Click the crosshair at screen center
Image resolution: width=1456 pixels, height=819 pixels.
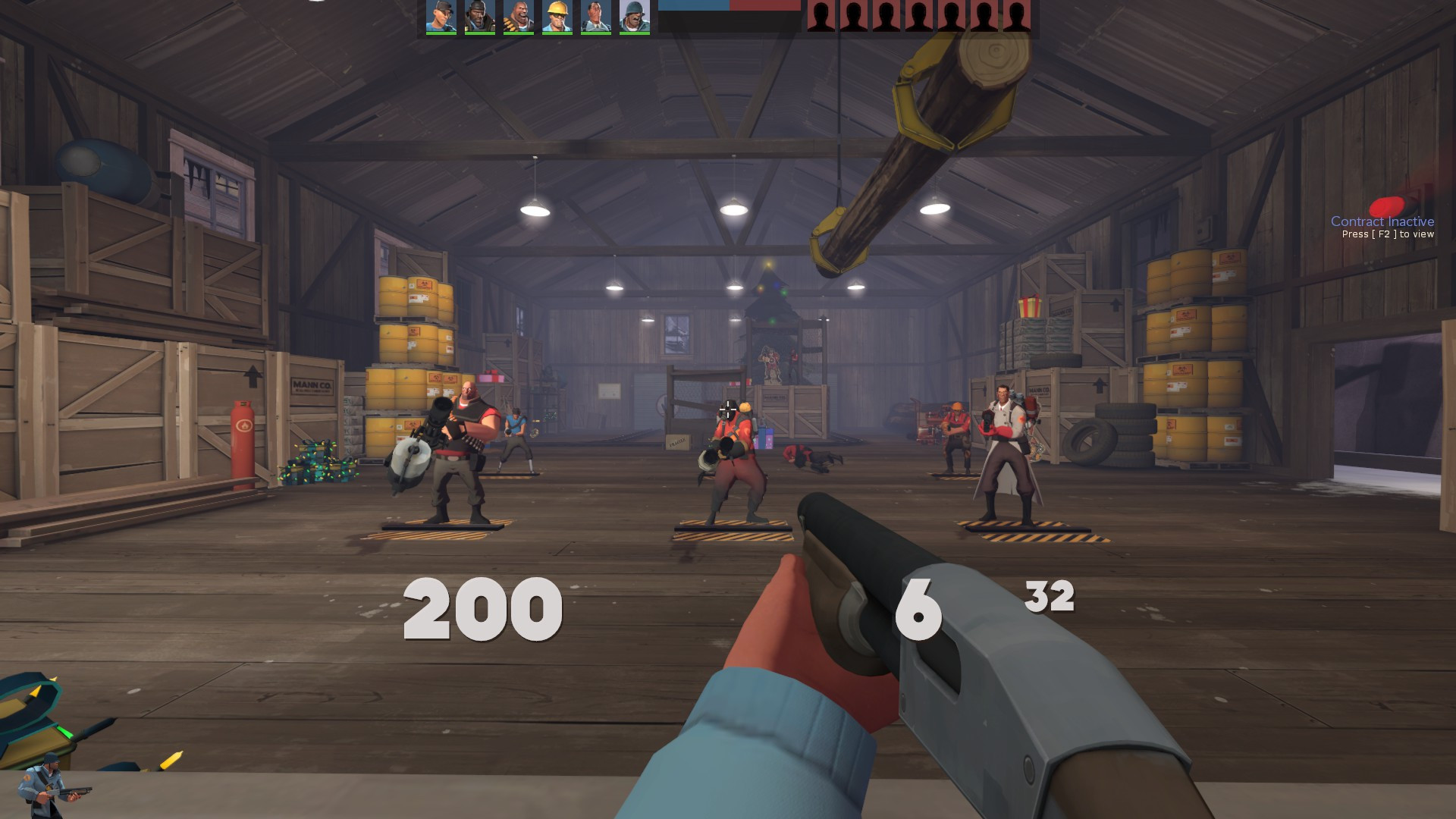pos(728,409)
